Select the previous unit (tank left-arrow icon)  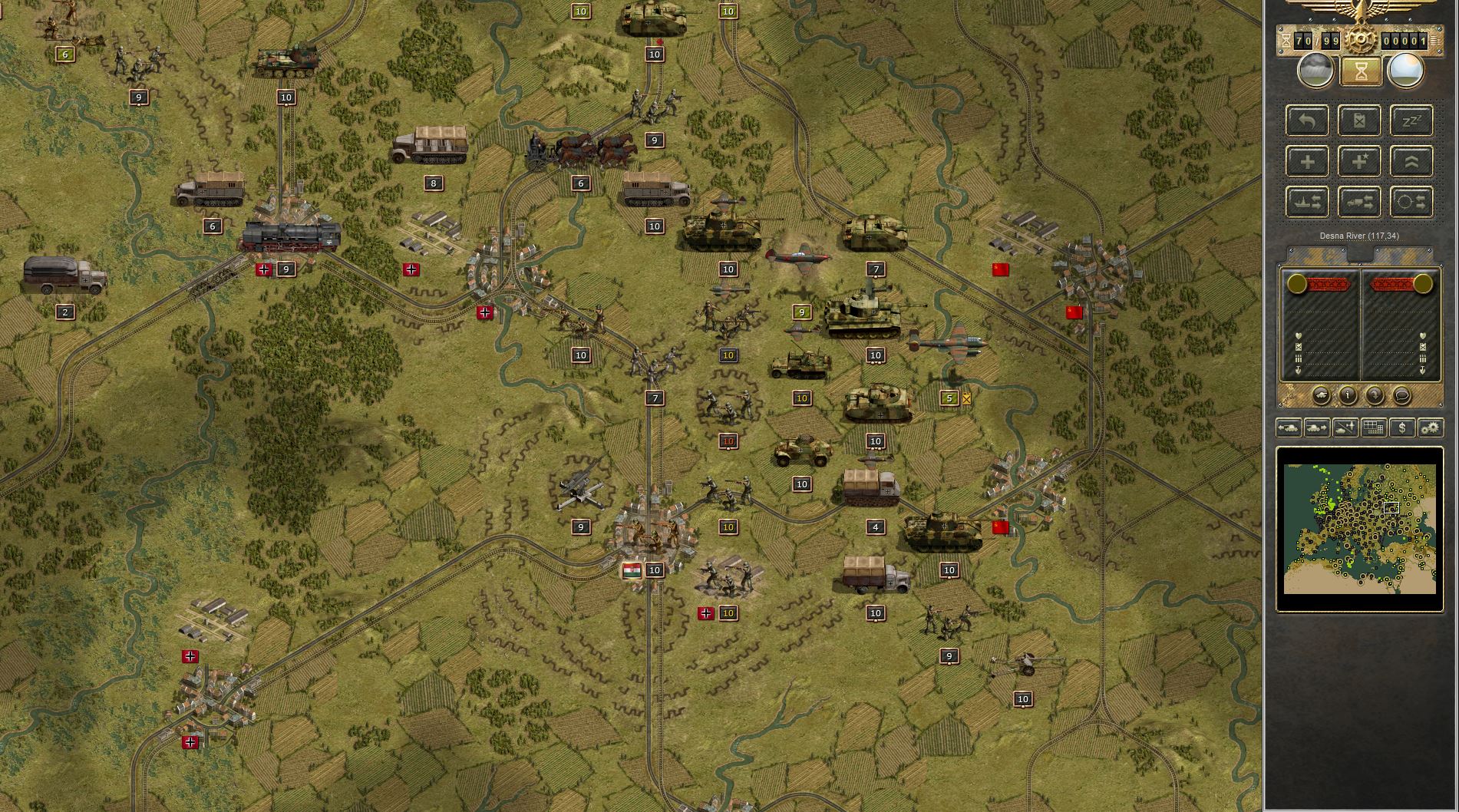1289,428
